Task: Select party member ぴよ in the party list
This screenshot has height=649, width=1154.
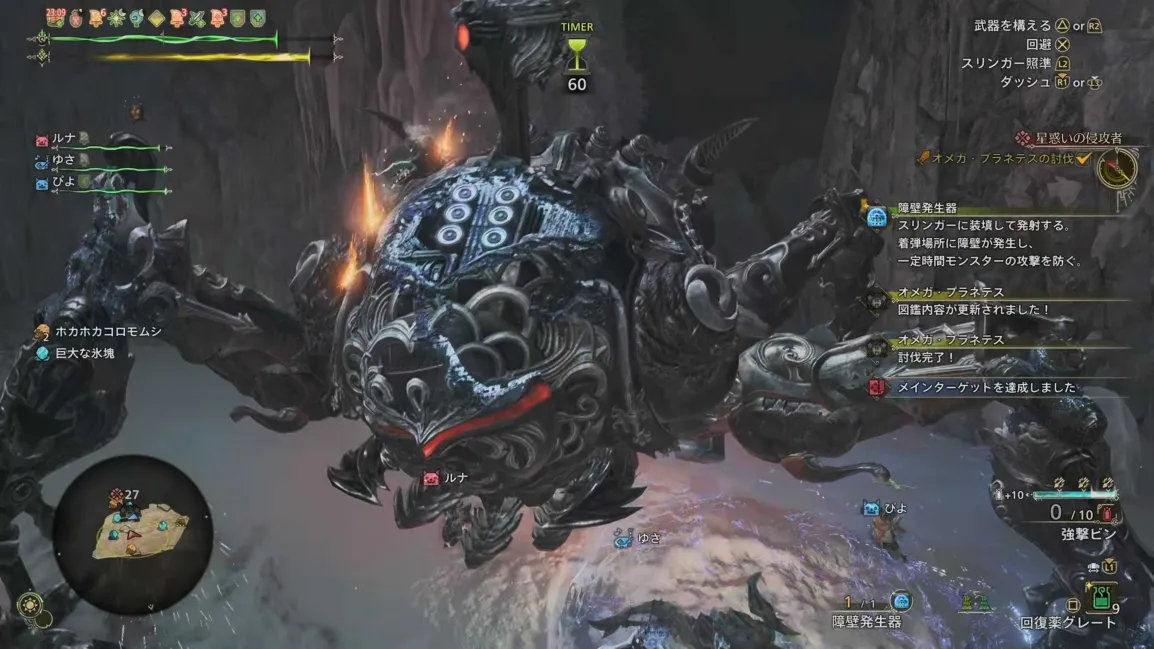Action: tap(64, 181)
